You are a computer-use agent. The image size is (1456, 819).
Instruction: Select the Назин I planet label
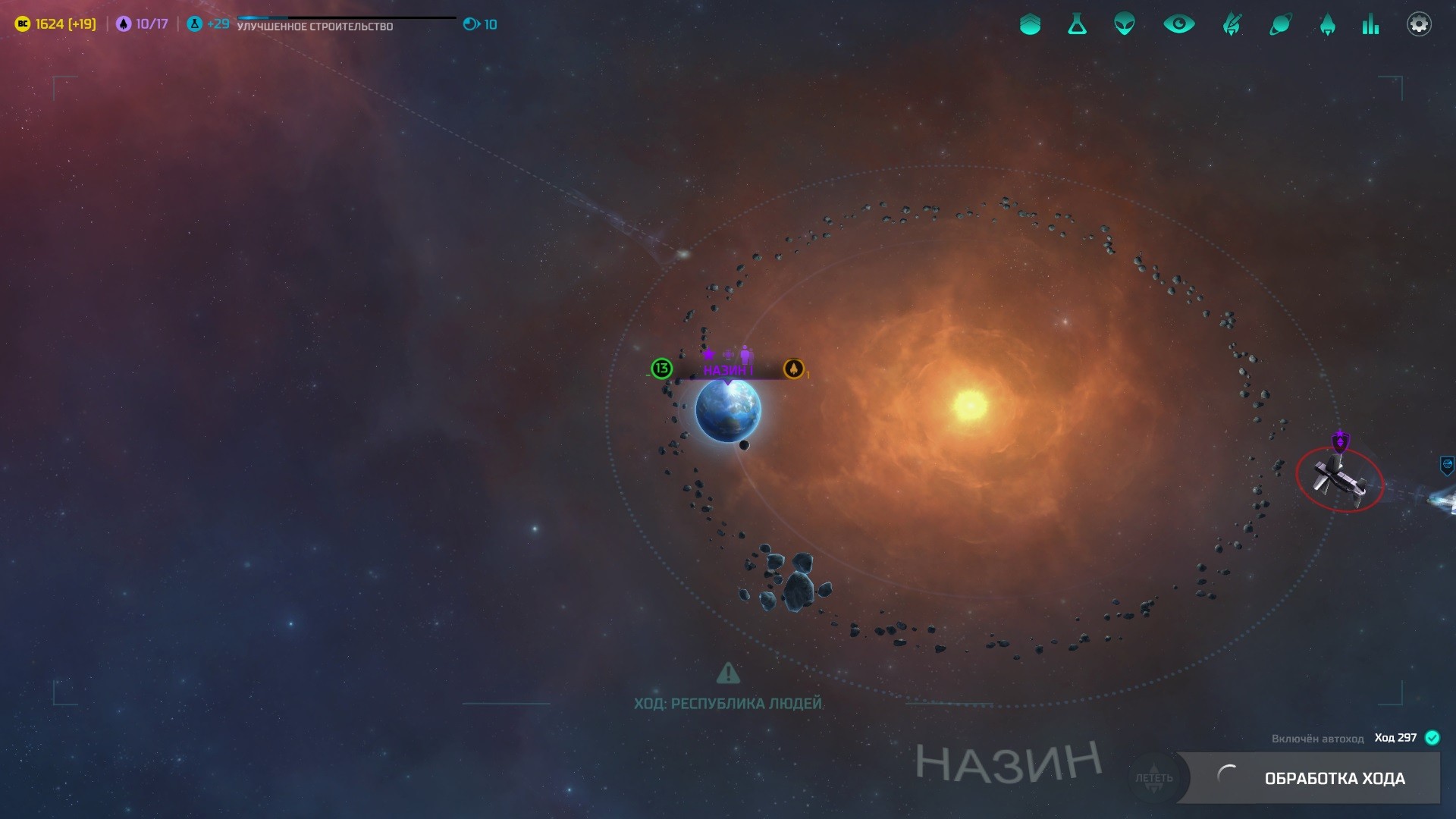727,370
